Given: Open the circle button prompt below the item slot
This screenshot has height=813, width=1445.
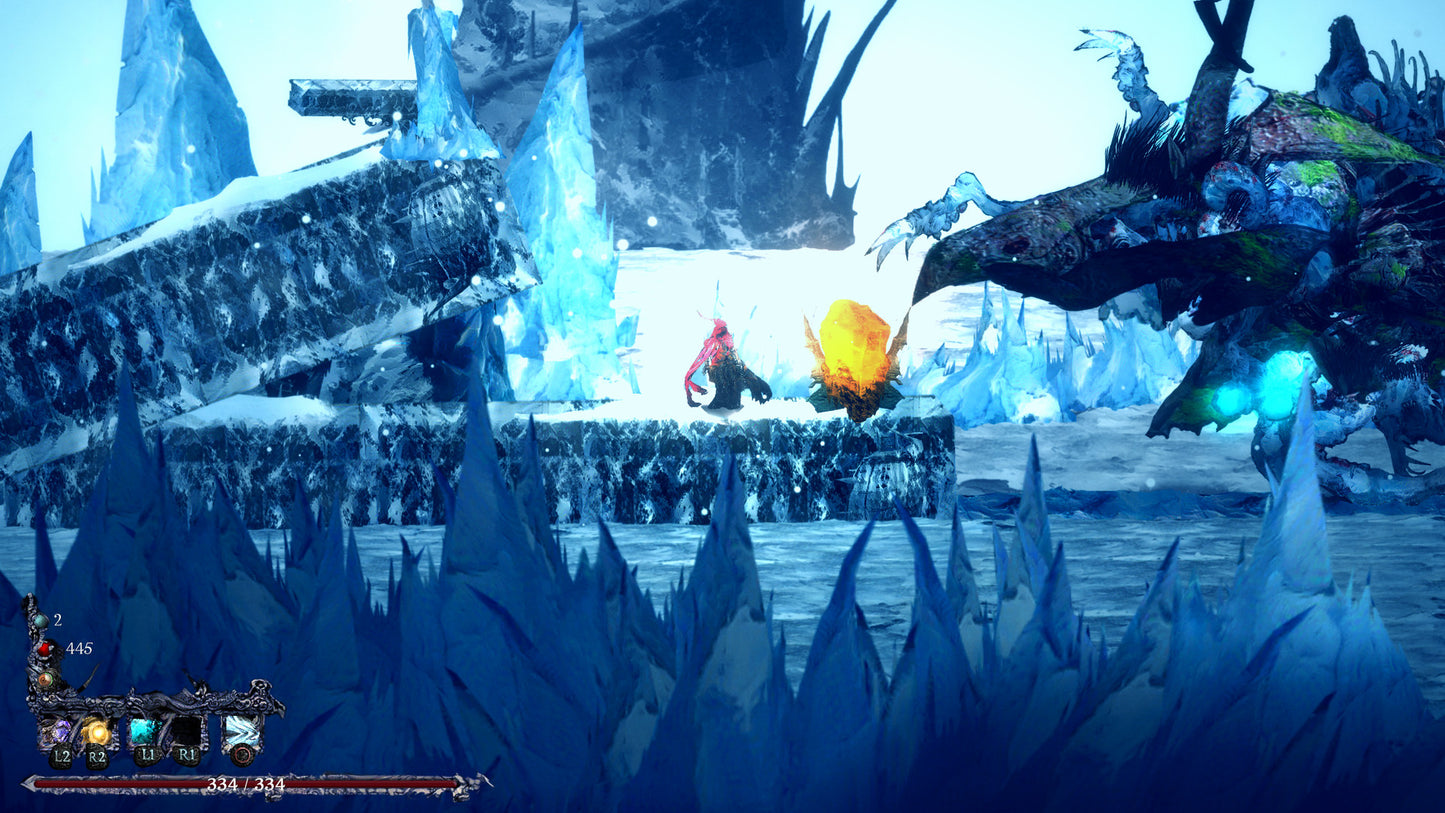Looking at the screenshot, I should tap(242, 756).
